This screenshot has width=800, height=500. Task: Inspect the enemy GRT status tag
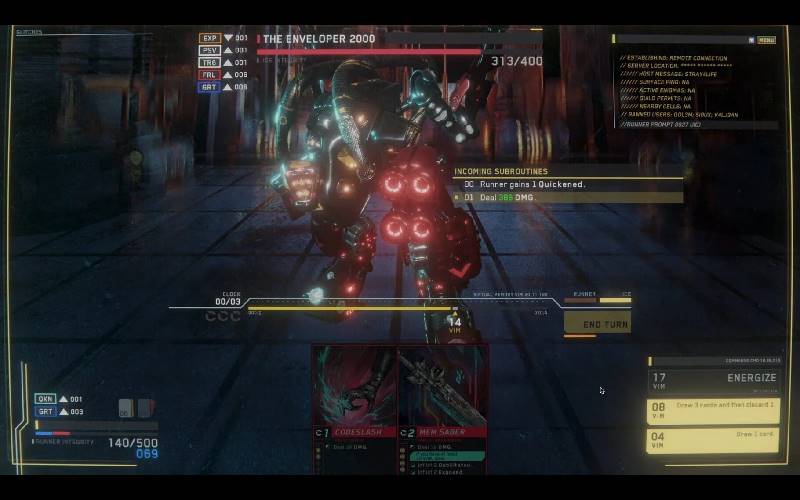click(210, 87)
